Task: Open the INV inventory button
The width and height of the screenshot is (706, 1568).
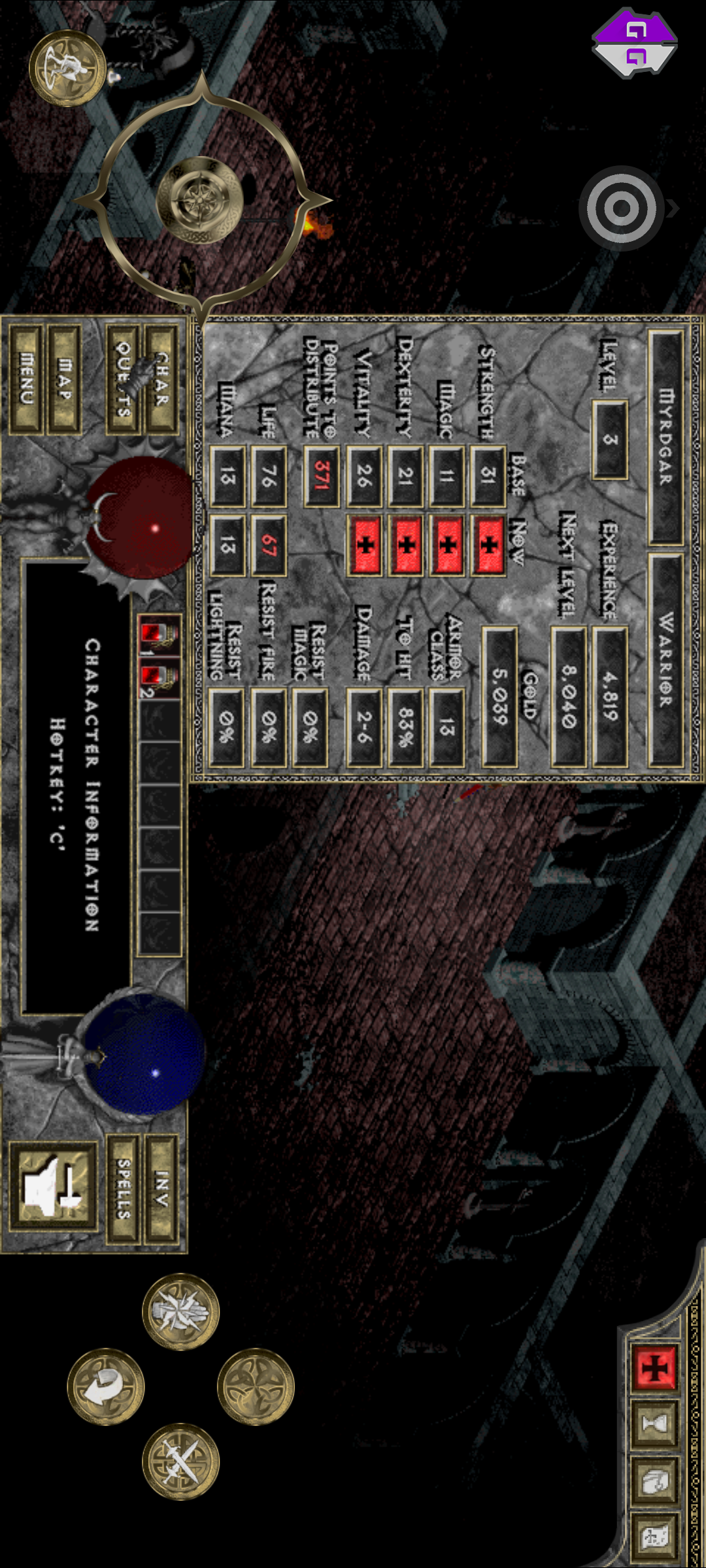Action: tap(161, 1188)
